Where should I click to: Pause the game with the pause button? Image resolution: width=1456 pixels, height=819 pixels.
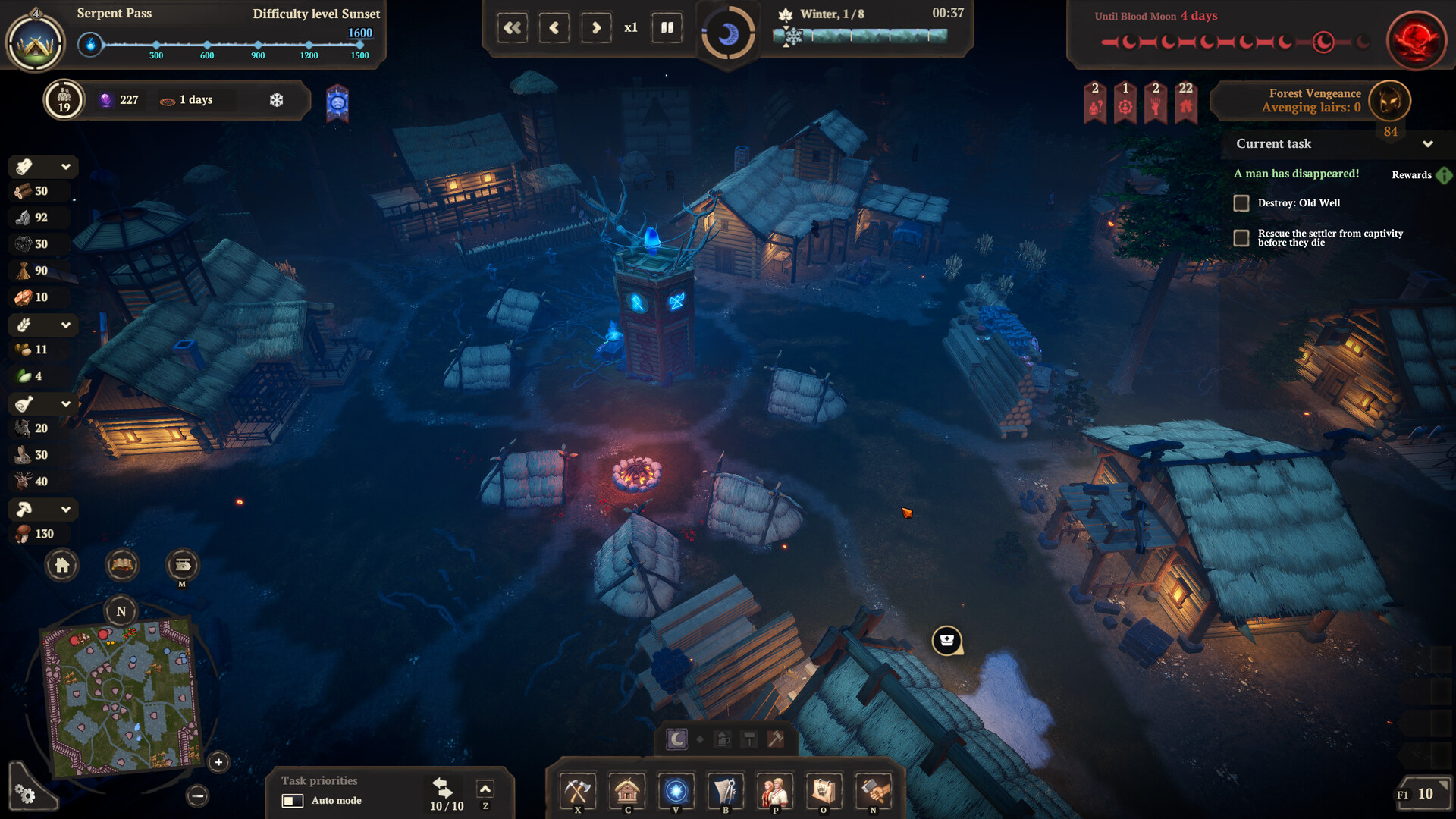tap(667, 28)
